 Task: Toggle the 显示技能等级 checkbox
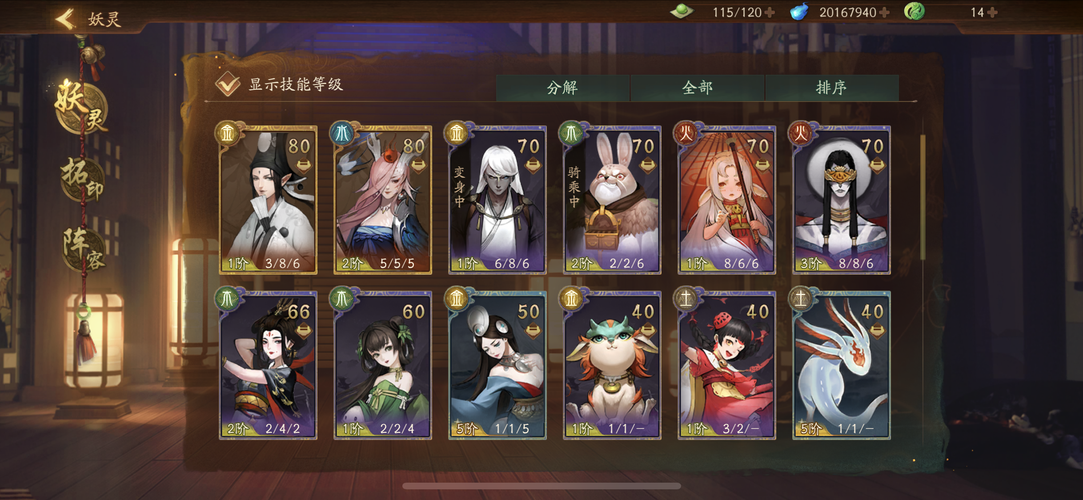228,84
